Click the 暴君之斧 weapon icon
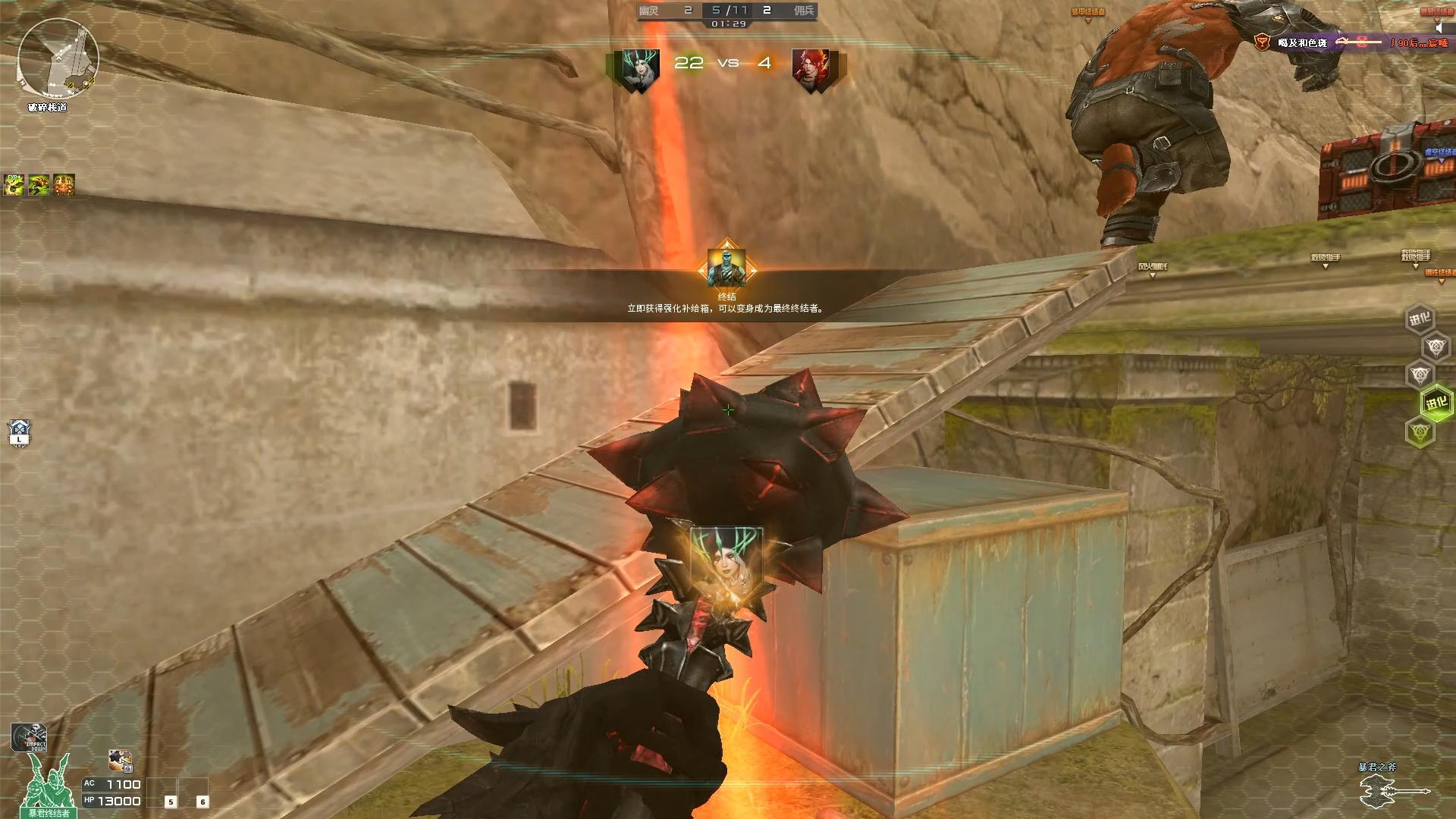Image resolution: width=1456 pixels, height=819 pixels. pos(1394,792)
